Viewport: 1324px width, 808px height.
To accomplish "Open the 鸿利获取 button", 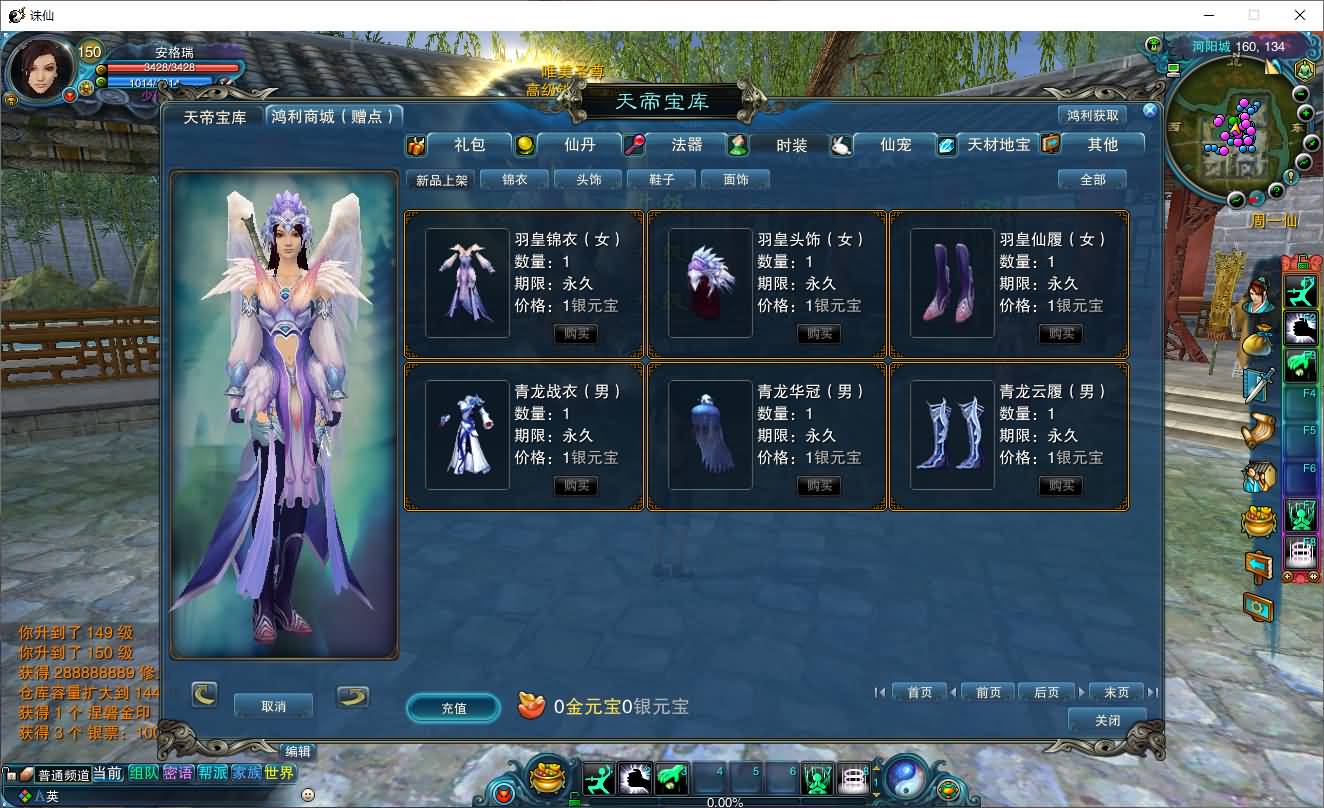I will pos(1092,116).
